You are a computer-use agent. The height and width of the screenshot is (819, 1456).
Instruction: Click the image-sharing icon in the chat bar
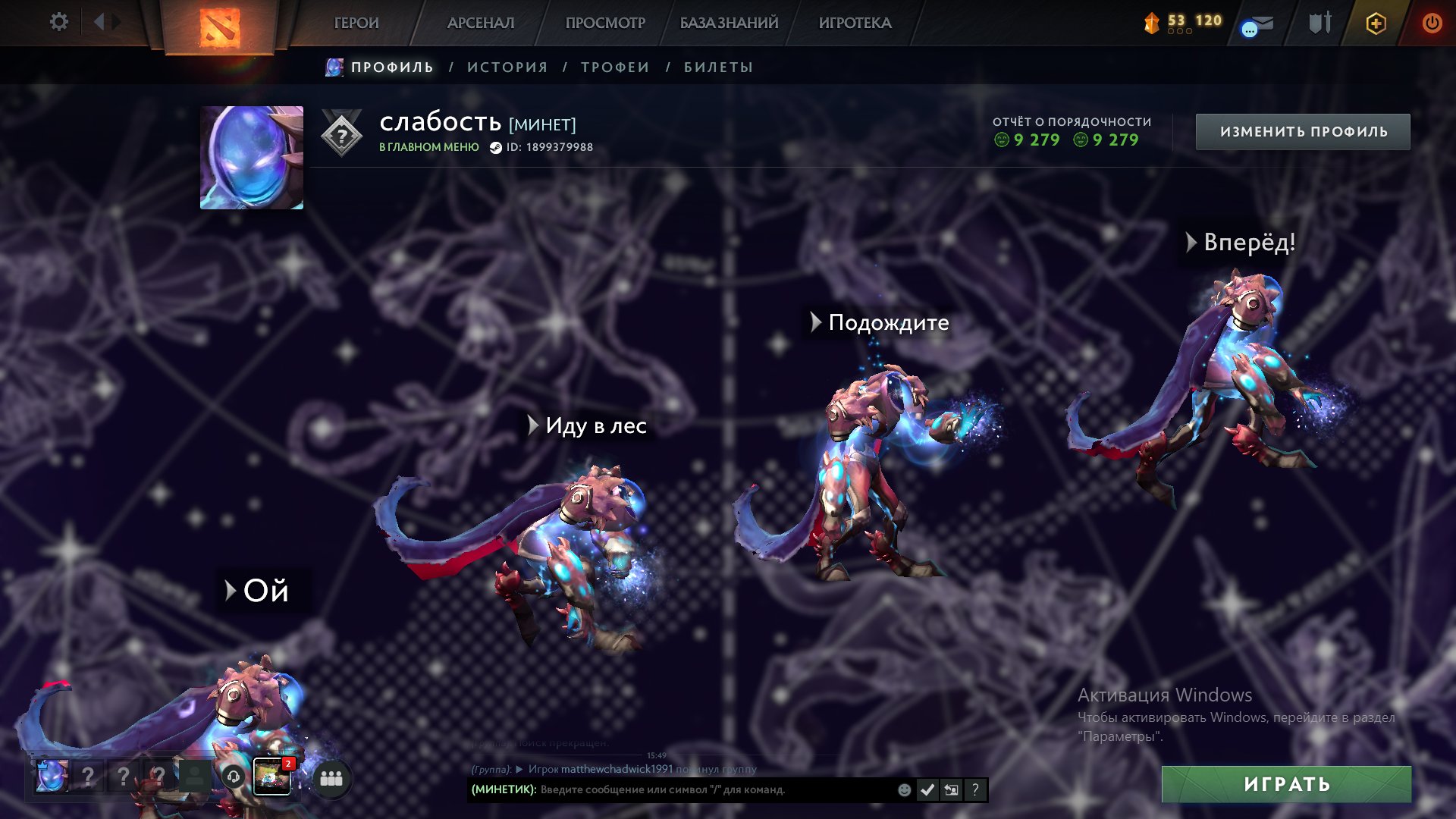click(951, 789)
